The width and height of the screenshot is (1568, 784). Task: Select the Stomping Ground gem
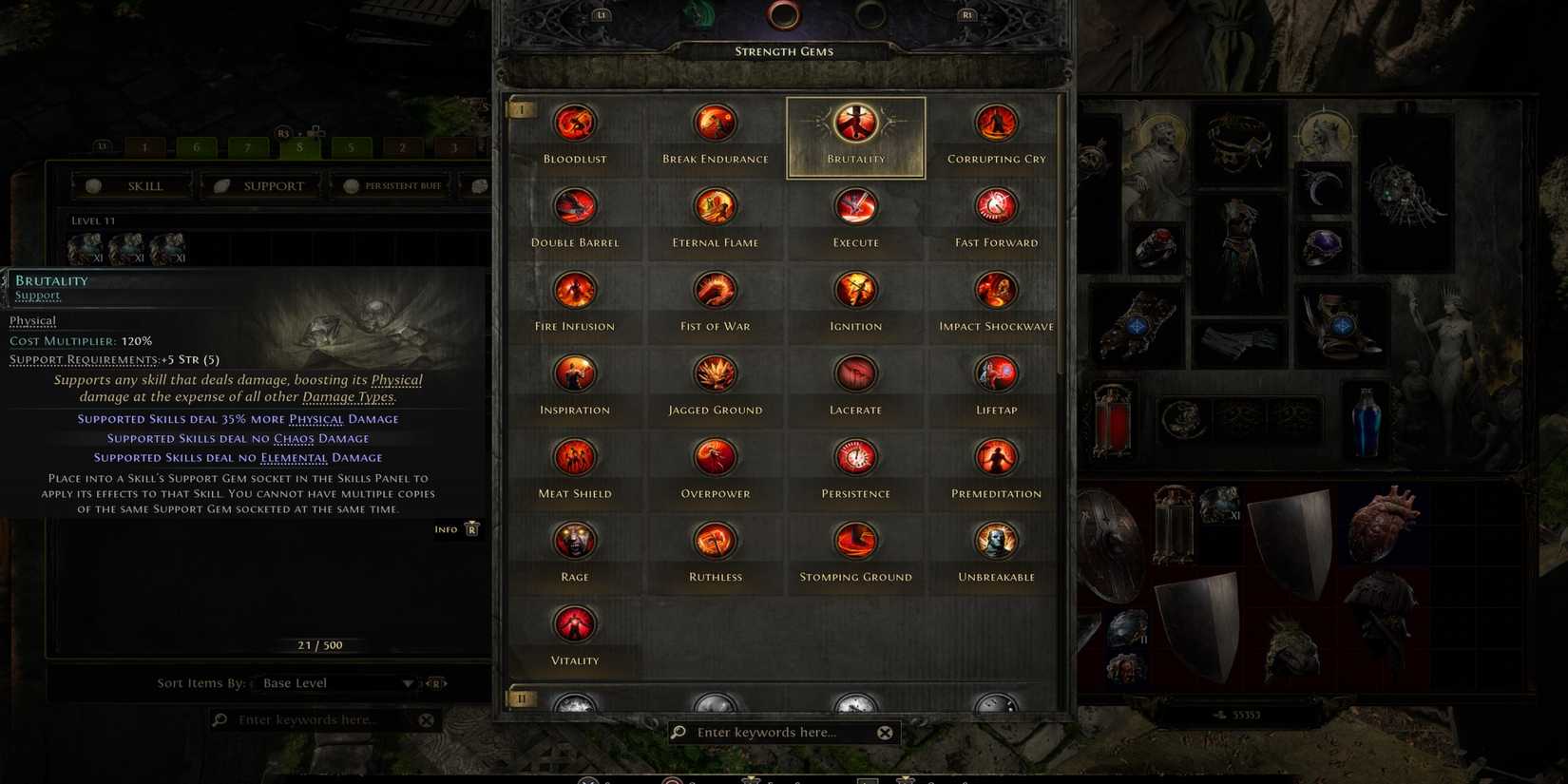pyautogui.click(x=854, y=540)
